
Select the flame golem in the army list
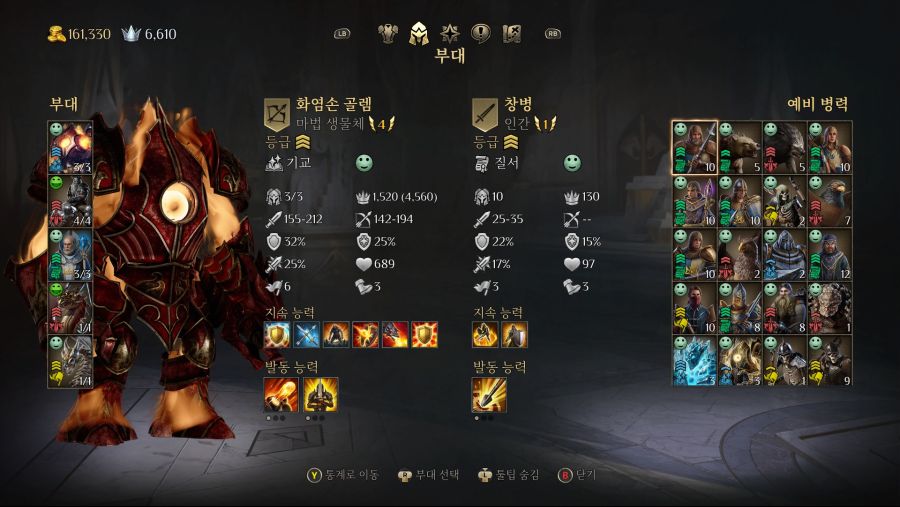pos(71,147)
